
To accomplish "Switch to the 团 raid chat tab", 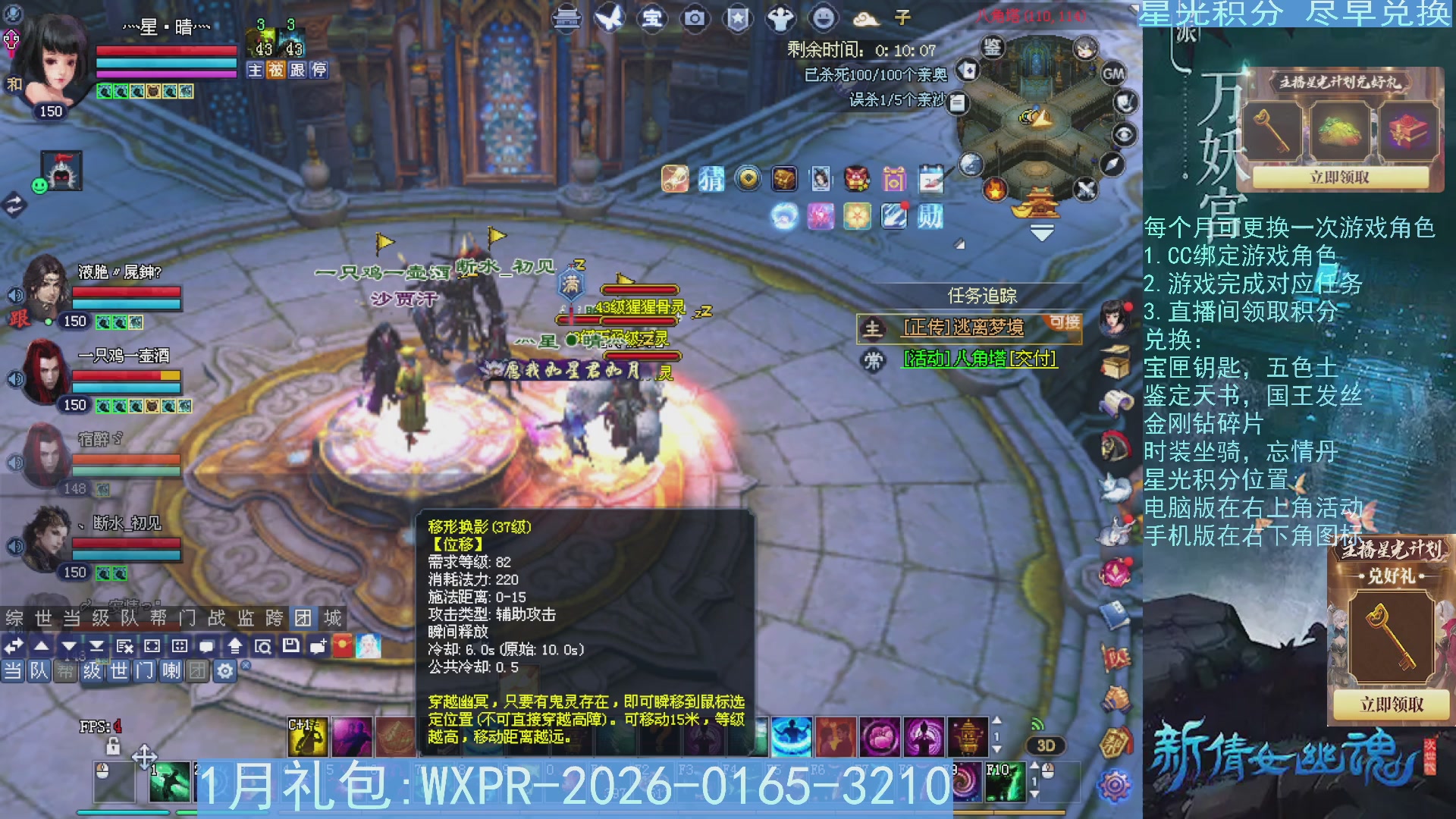I will coord(303,618).
